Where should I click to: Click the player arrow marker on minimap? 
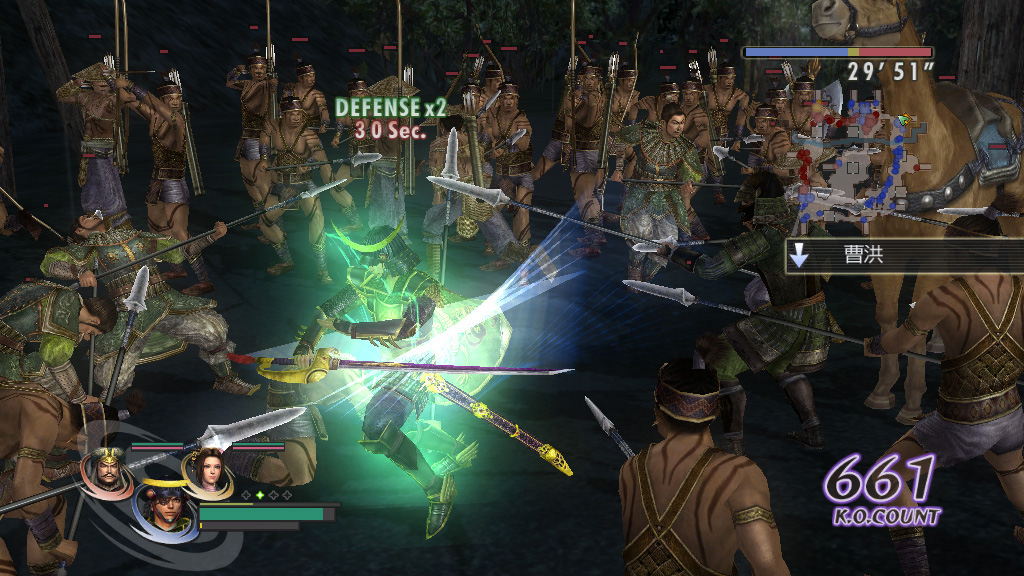point(905,120)
